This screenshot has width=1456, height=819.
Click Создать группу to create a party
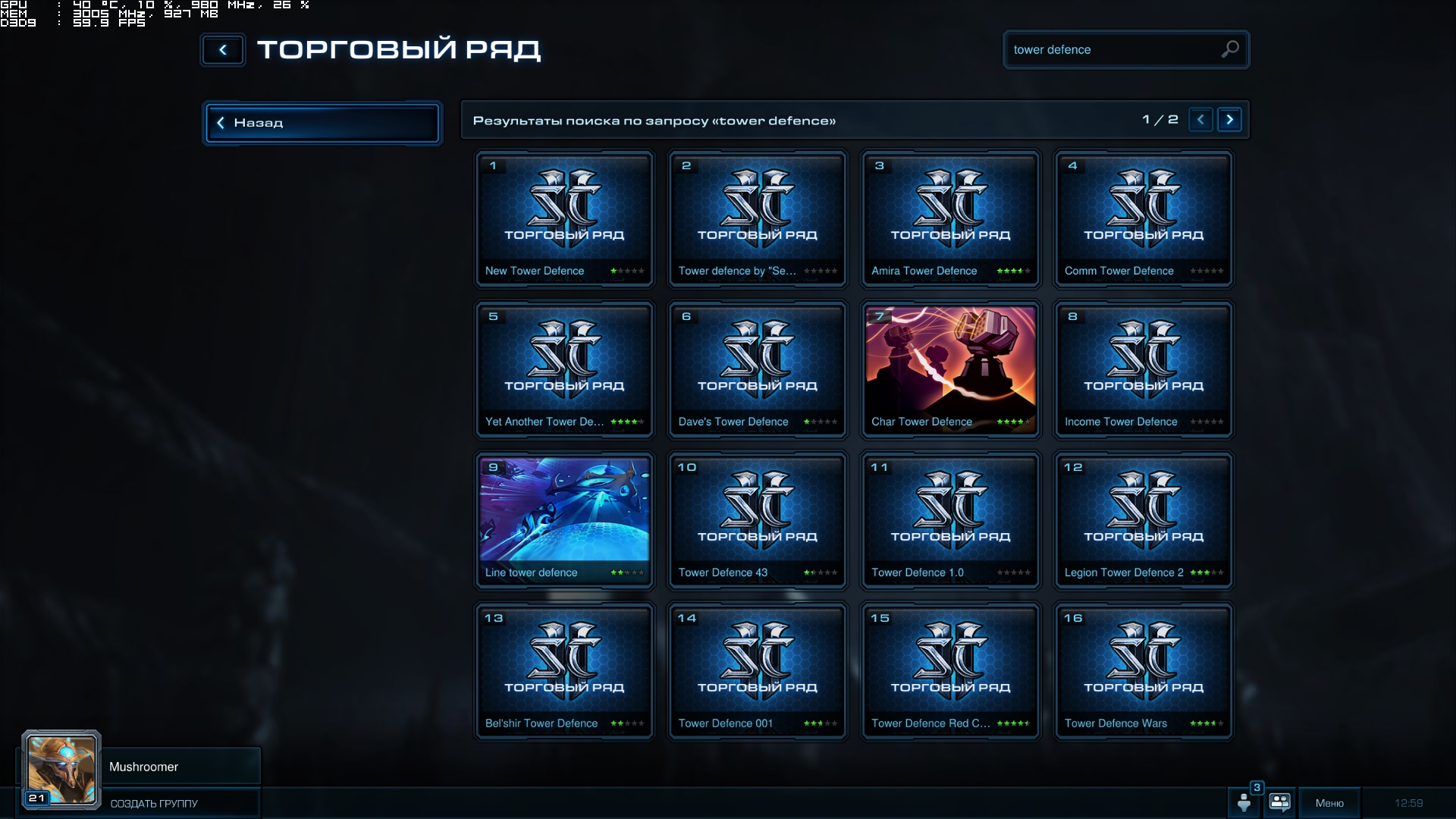(x=154, y=803)
